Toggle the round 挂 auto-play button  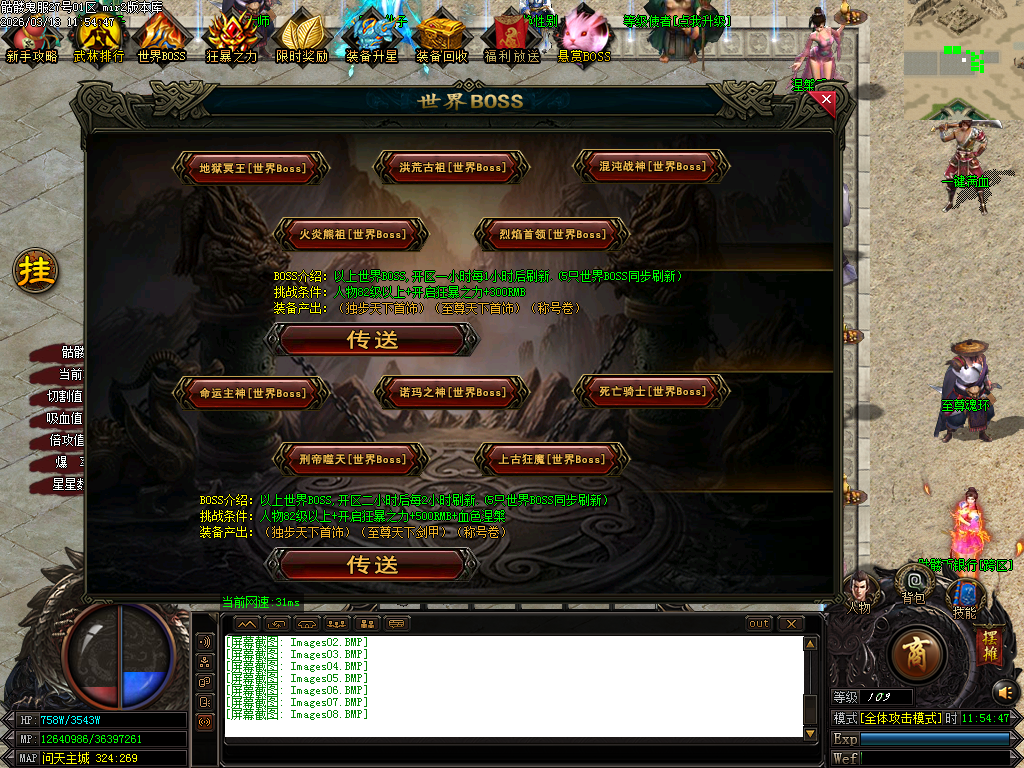(36, 272)
